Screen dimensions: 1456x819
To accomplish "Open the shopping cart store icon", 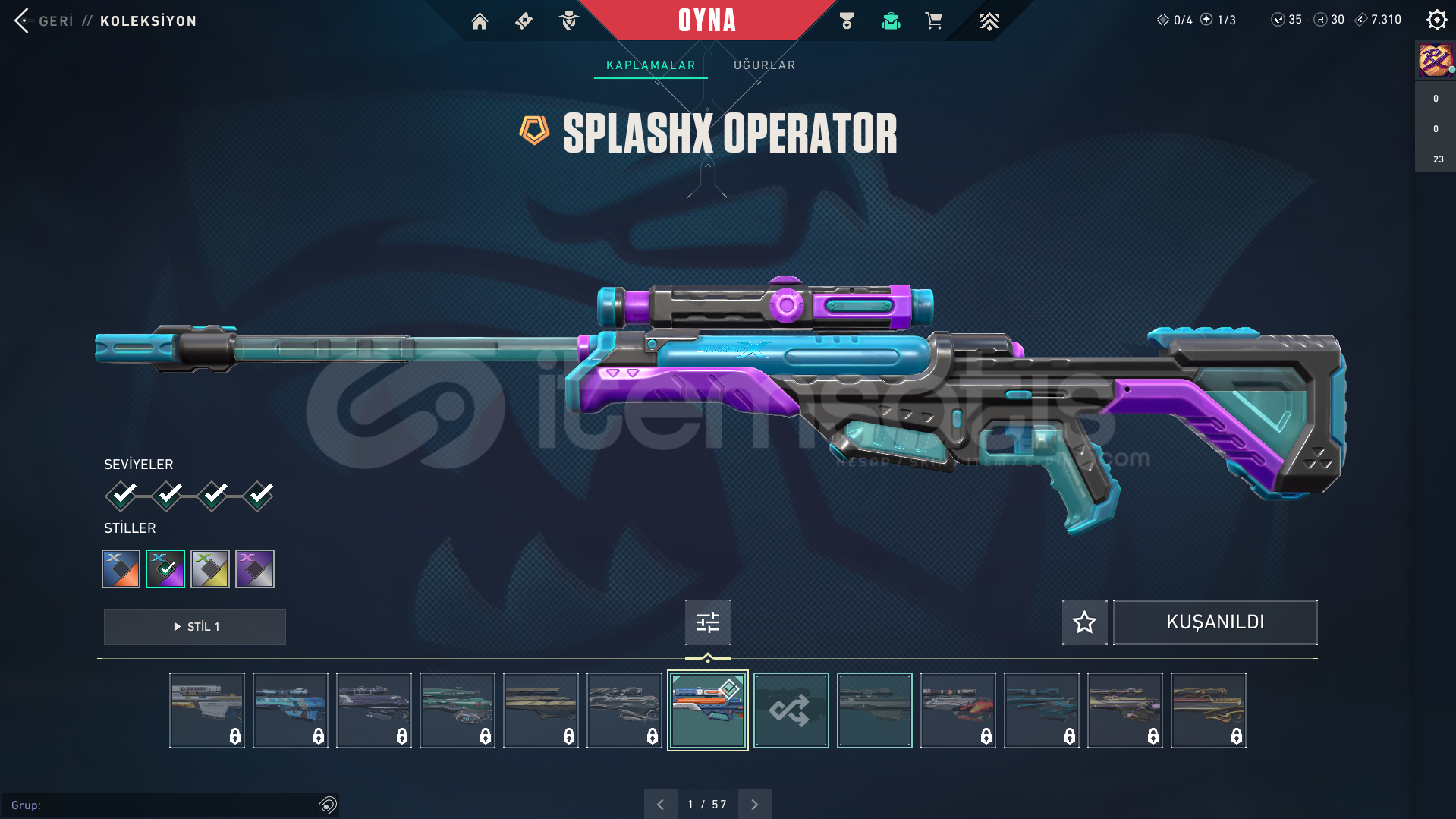I will (x=933, y=21).
